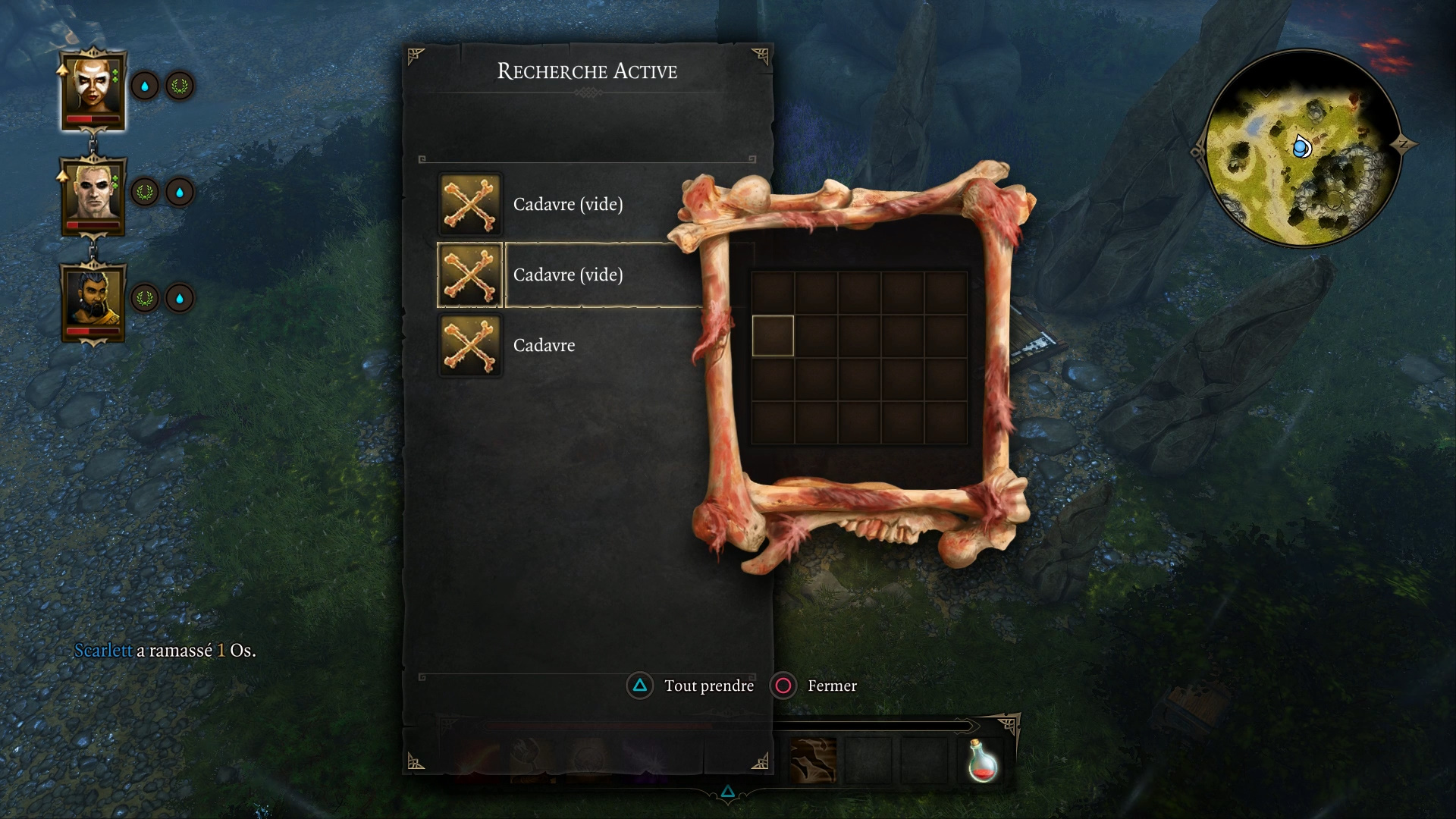1456x819 pixels.
Task: Close the Recherche Active window with Fermer
Action: [830, 686]
